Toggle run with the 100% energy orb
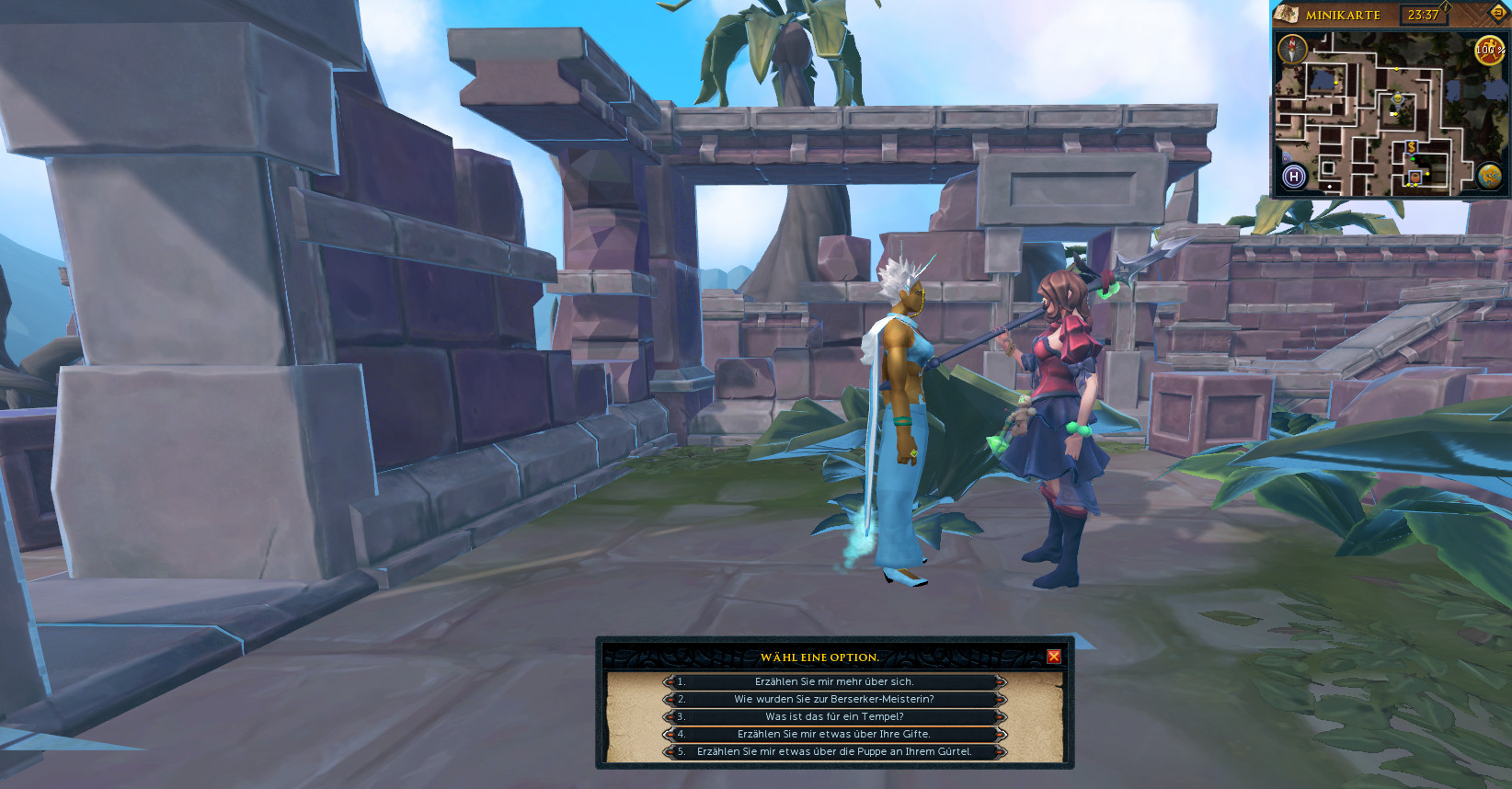This screenshot has height=789, width=1512. coord(1489,50)
